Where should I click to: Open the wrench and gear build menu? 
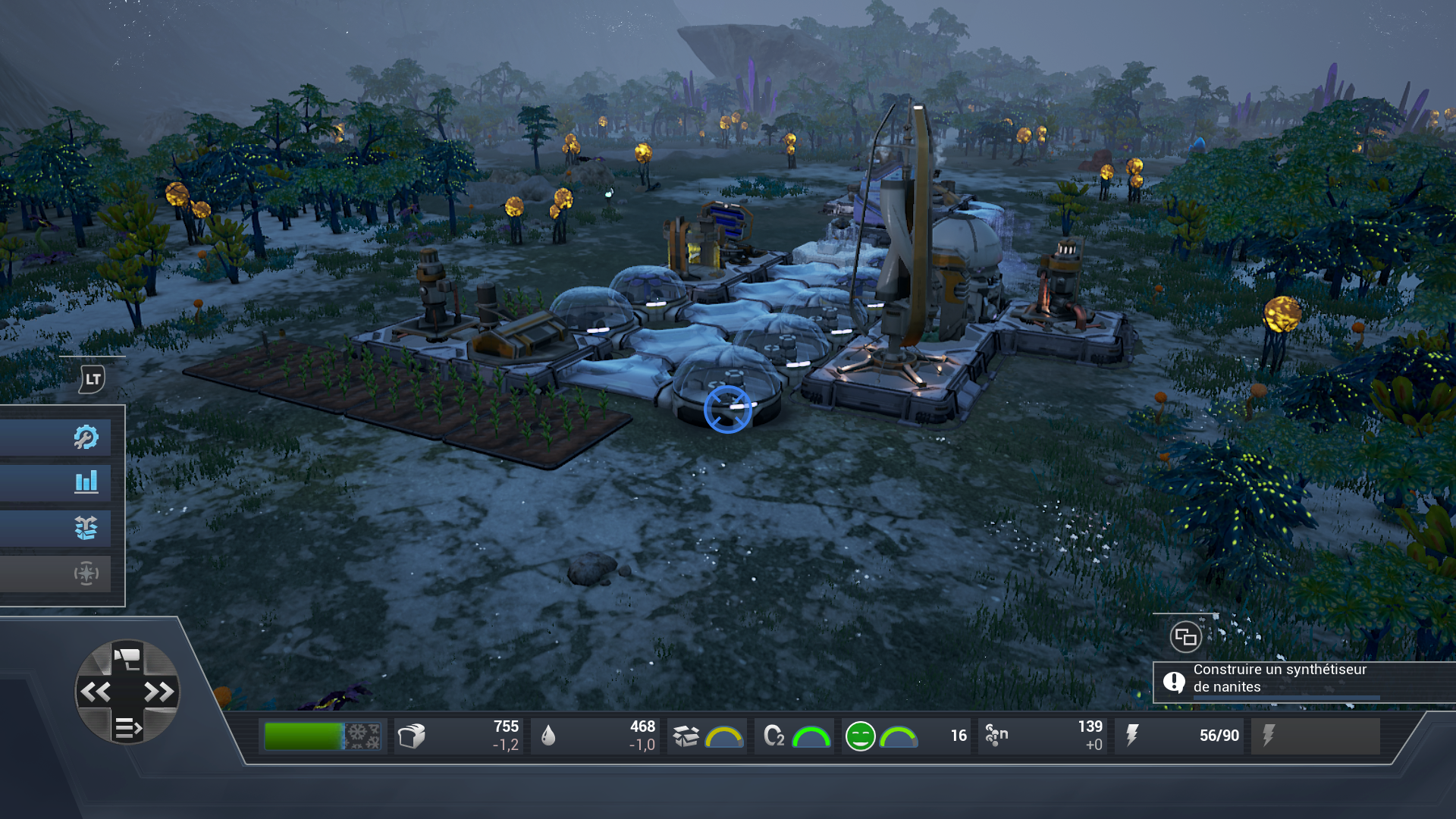pyautogui.click(x=86, y=437)
